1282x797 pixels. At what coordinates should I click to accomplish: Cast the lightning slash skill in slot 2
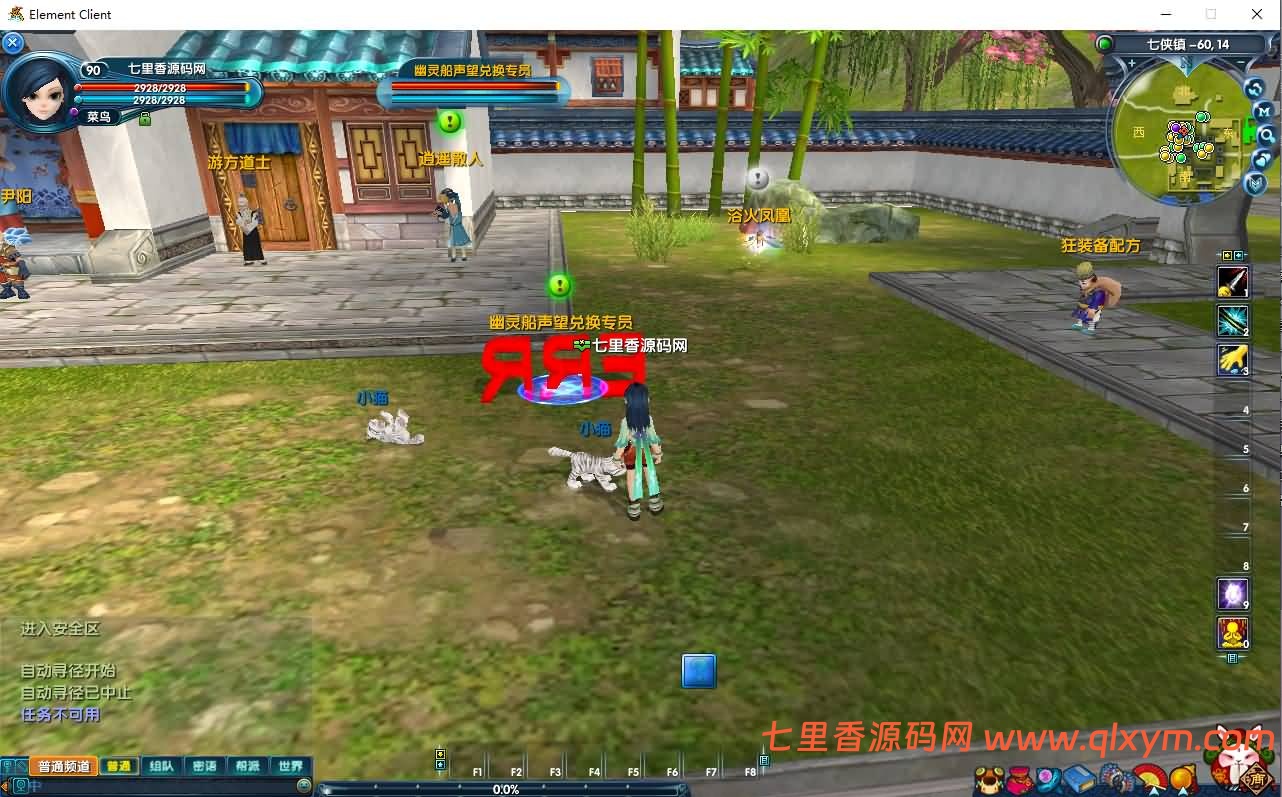[x=1232, y=322]
